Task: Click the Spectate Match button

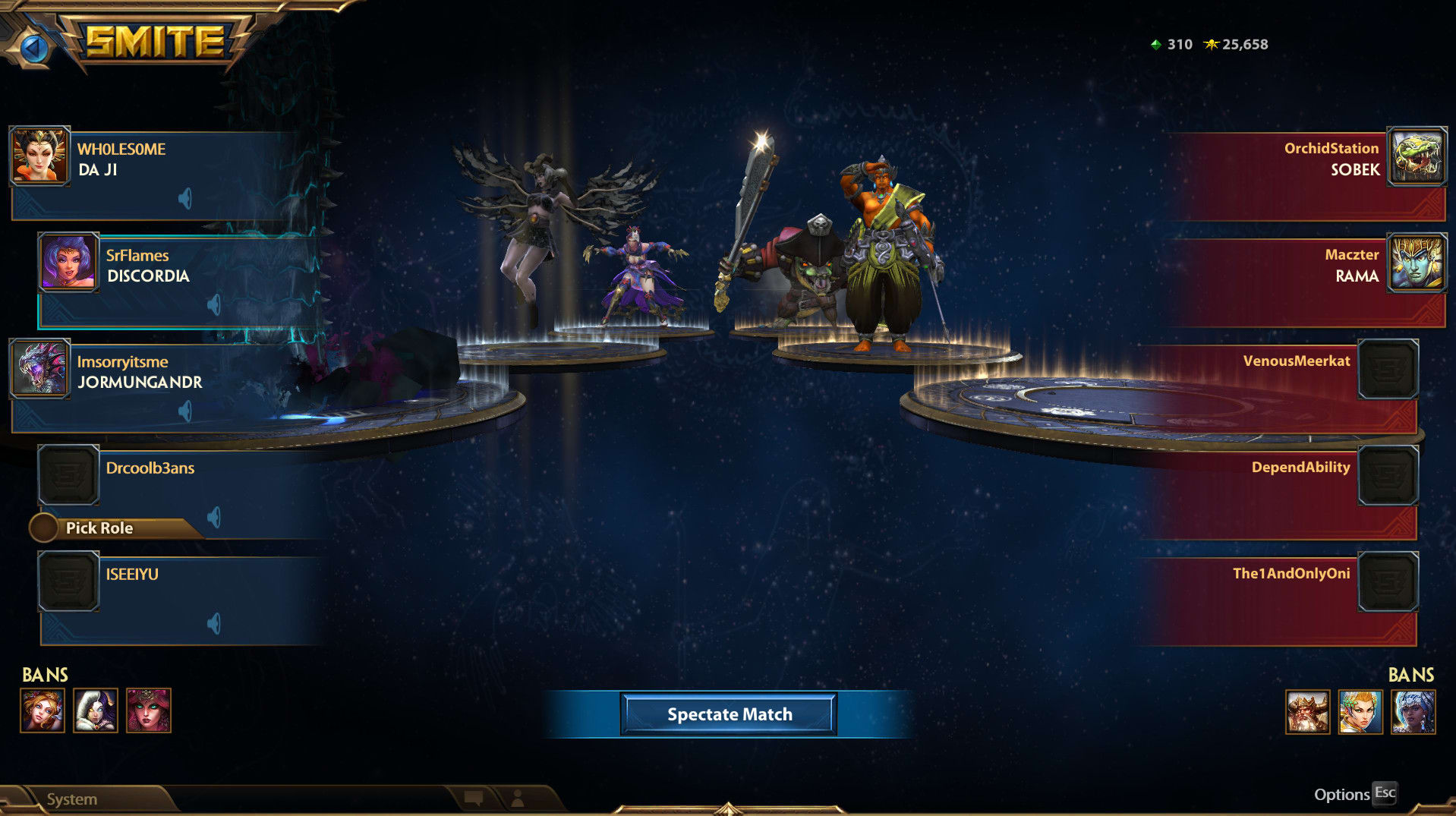Action: pyautogui.click(x=729, y=714)
